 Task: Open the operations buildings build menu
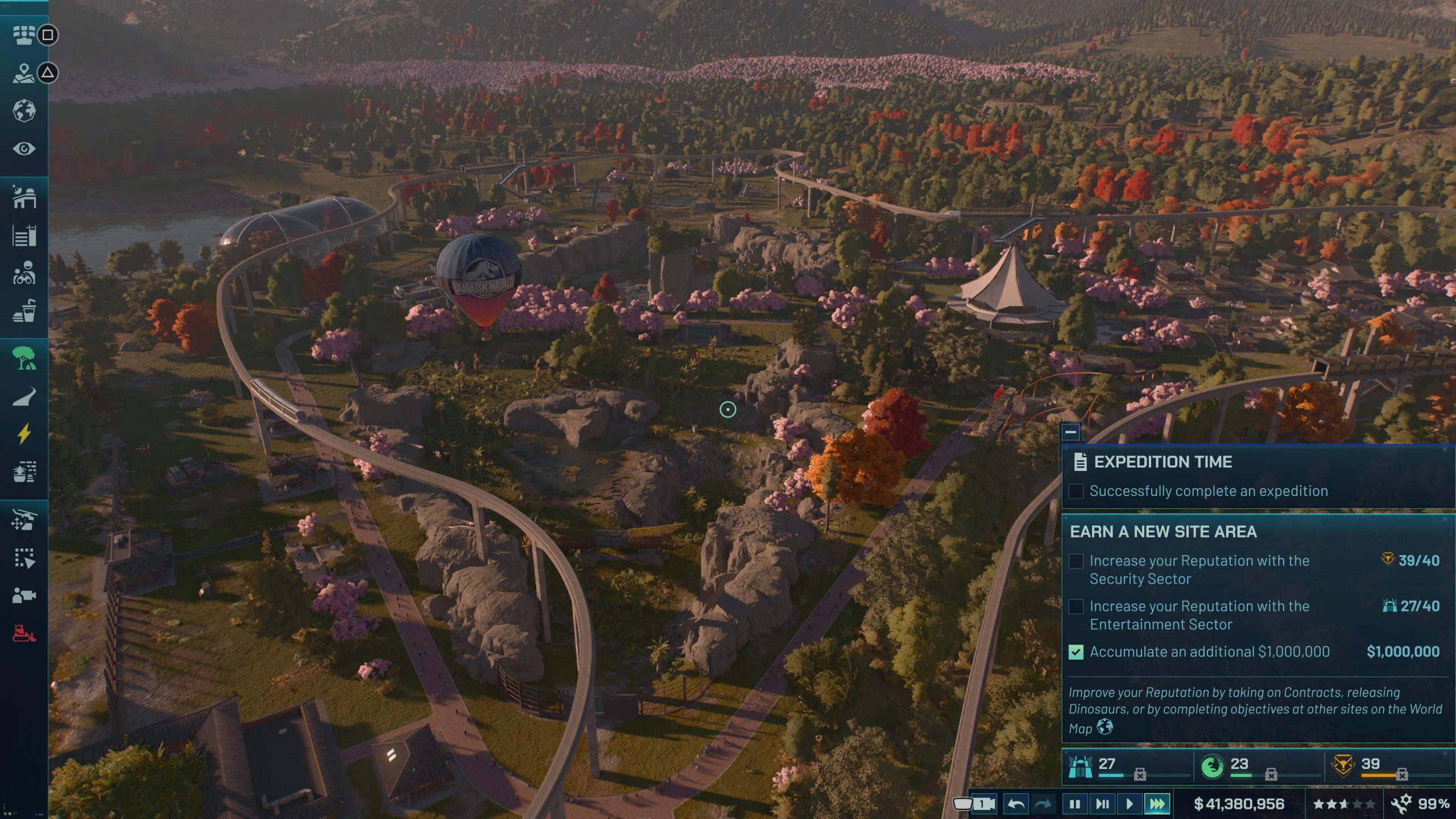point(24,197)
